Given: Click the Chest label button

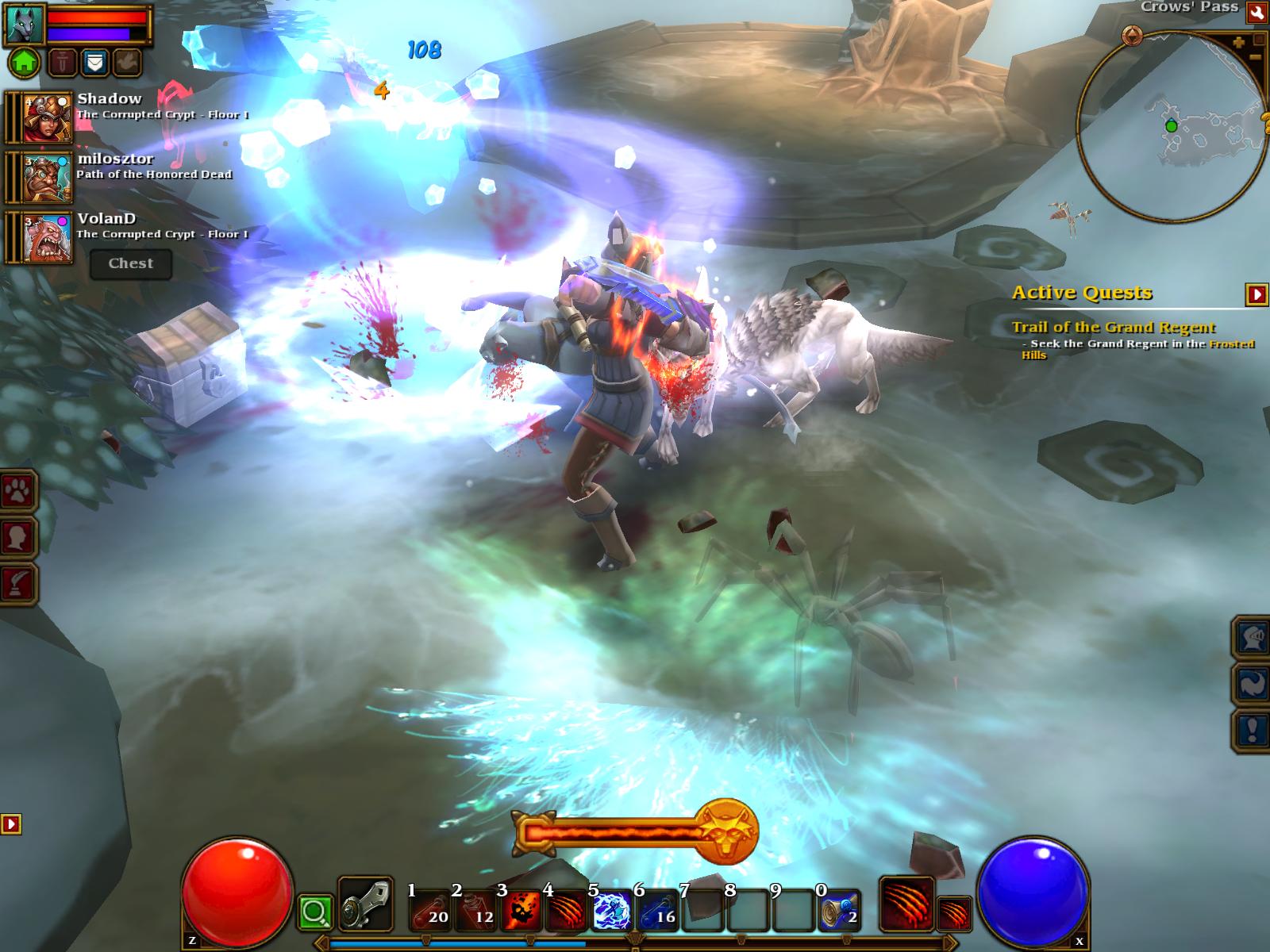Looking at the screenshot, I should [x=131, y=263].
